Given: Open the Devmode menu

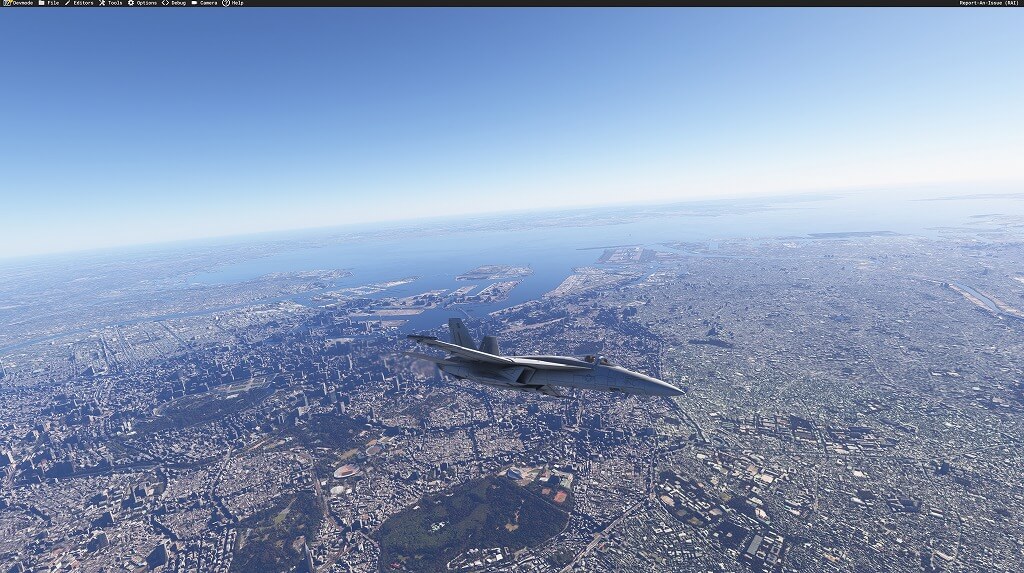Looking at the screenshot, I should point(18,3).
